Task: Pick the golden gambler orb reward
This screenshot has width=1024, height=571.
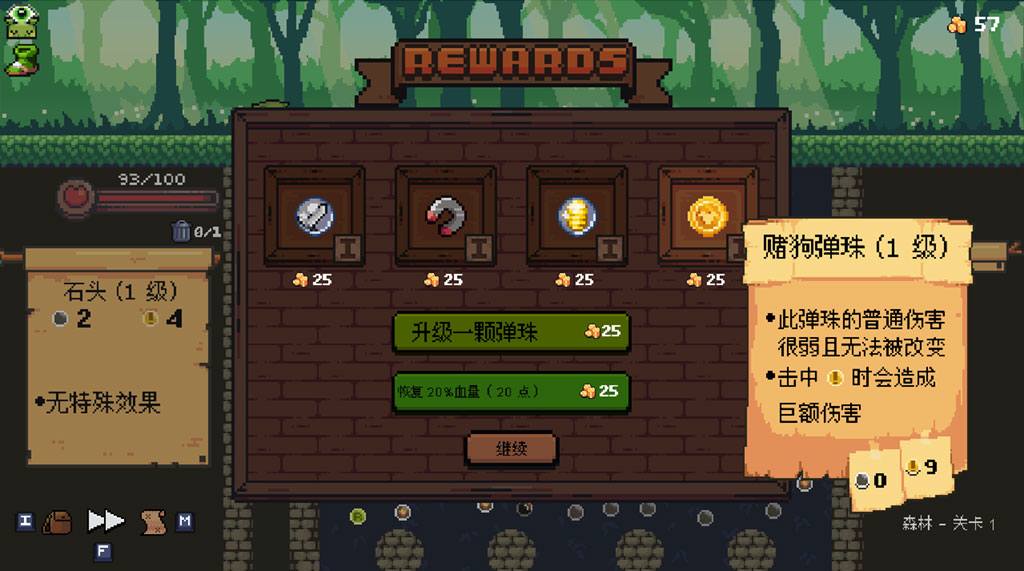Action: point(707,215)
